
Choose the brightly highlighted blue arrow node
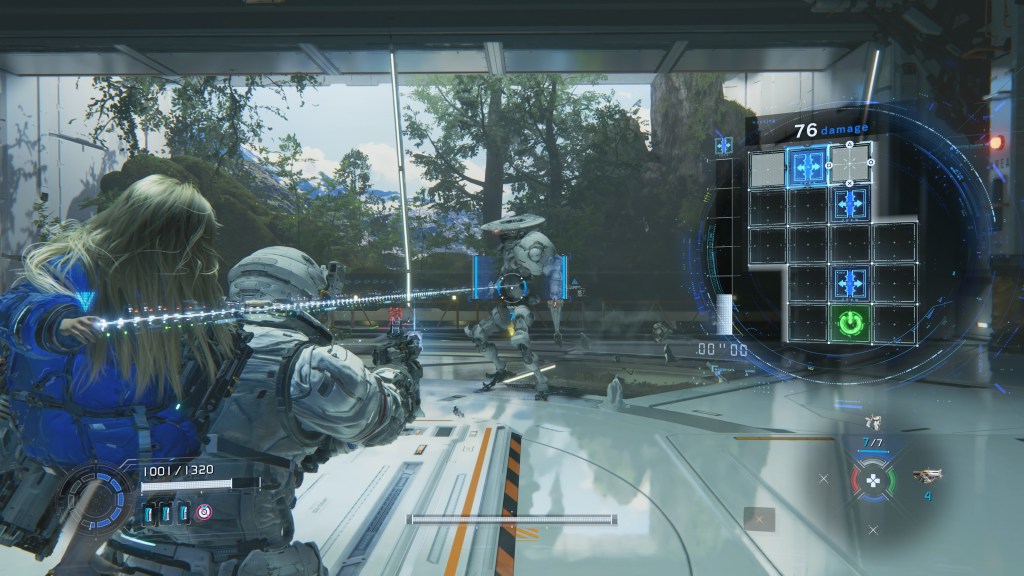point(808,162)
